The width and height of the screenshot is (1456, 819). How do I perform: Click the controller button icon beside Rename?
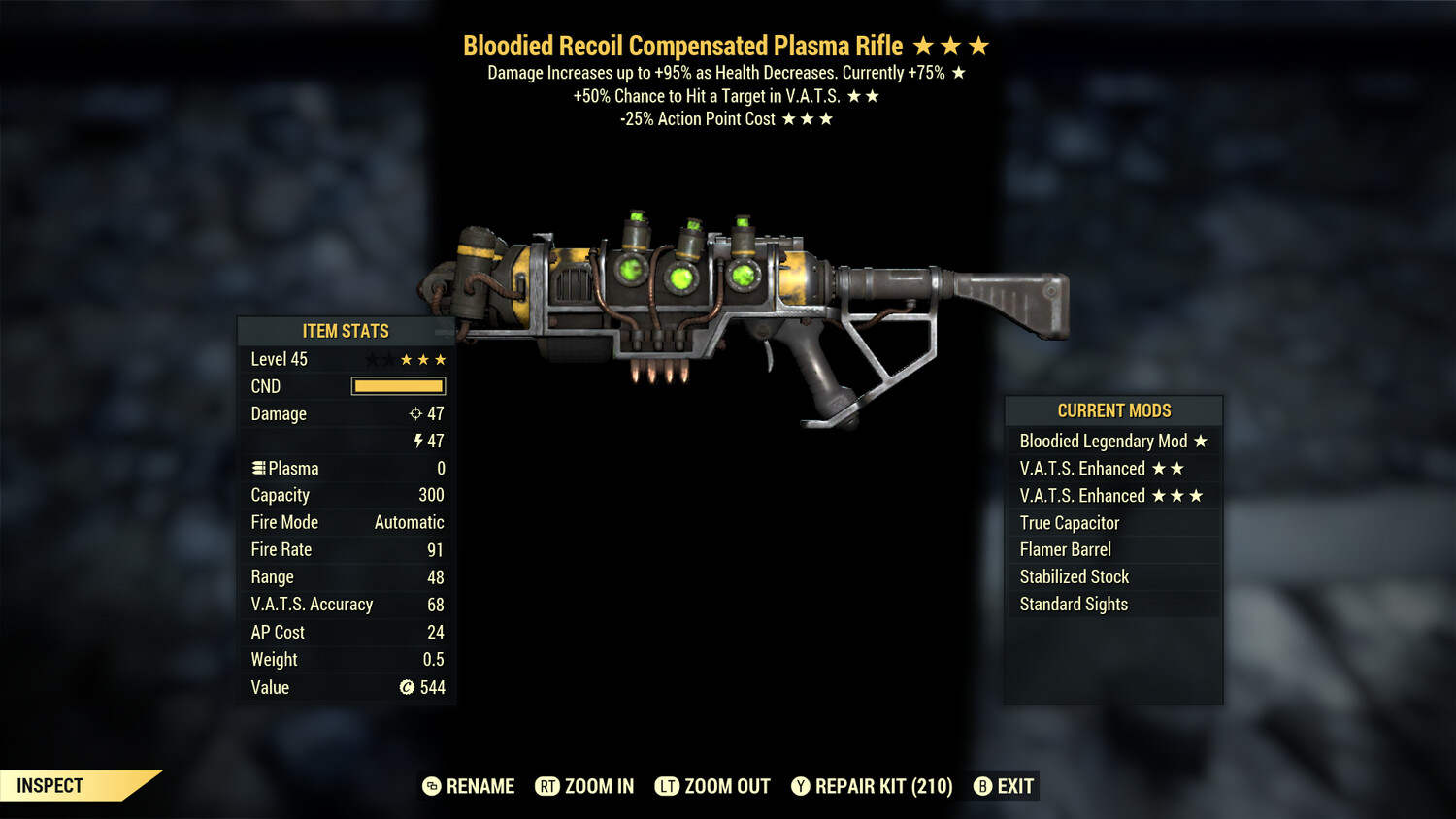(431, 786)
